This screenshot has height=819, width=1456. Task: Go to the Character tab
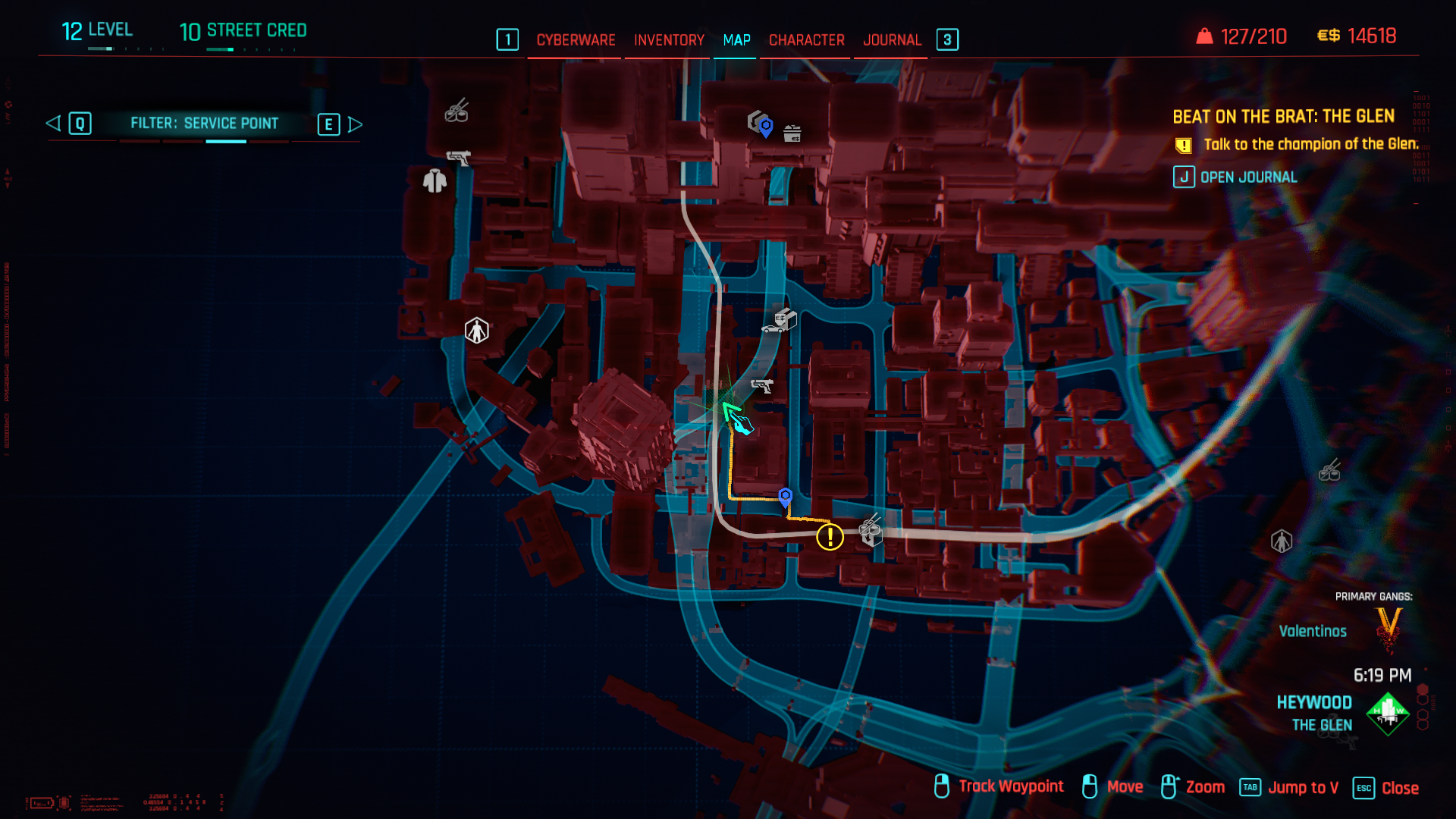(806, 40)
